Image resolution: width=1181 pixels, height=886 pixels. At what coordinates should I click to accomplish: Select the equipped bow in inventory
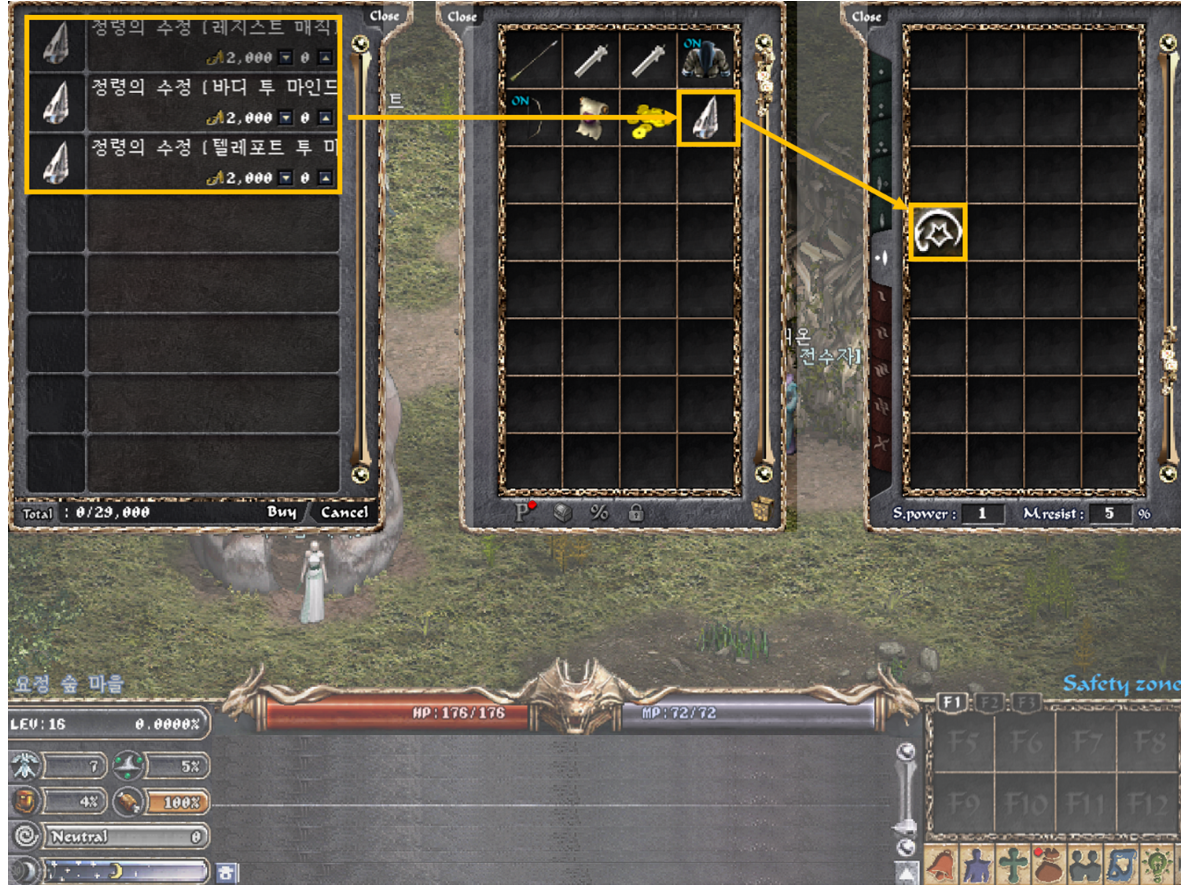click(533, 118)
